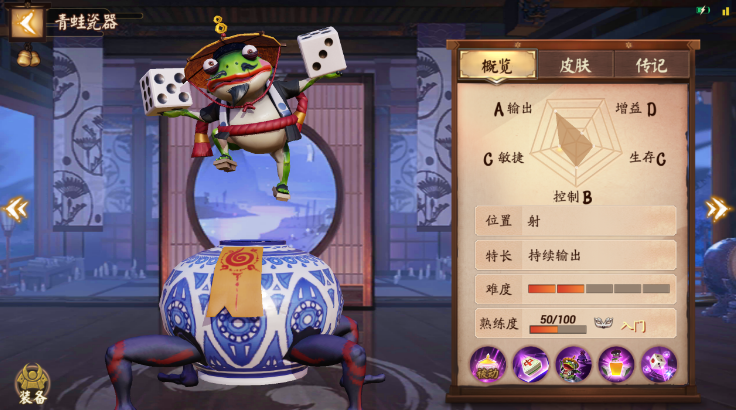Open the 装备 equipment button
This screenshot has width=736, height=410.
coord(32,383)
